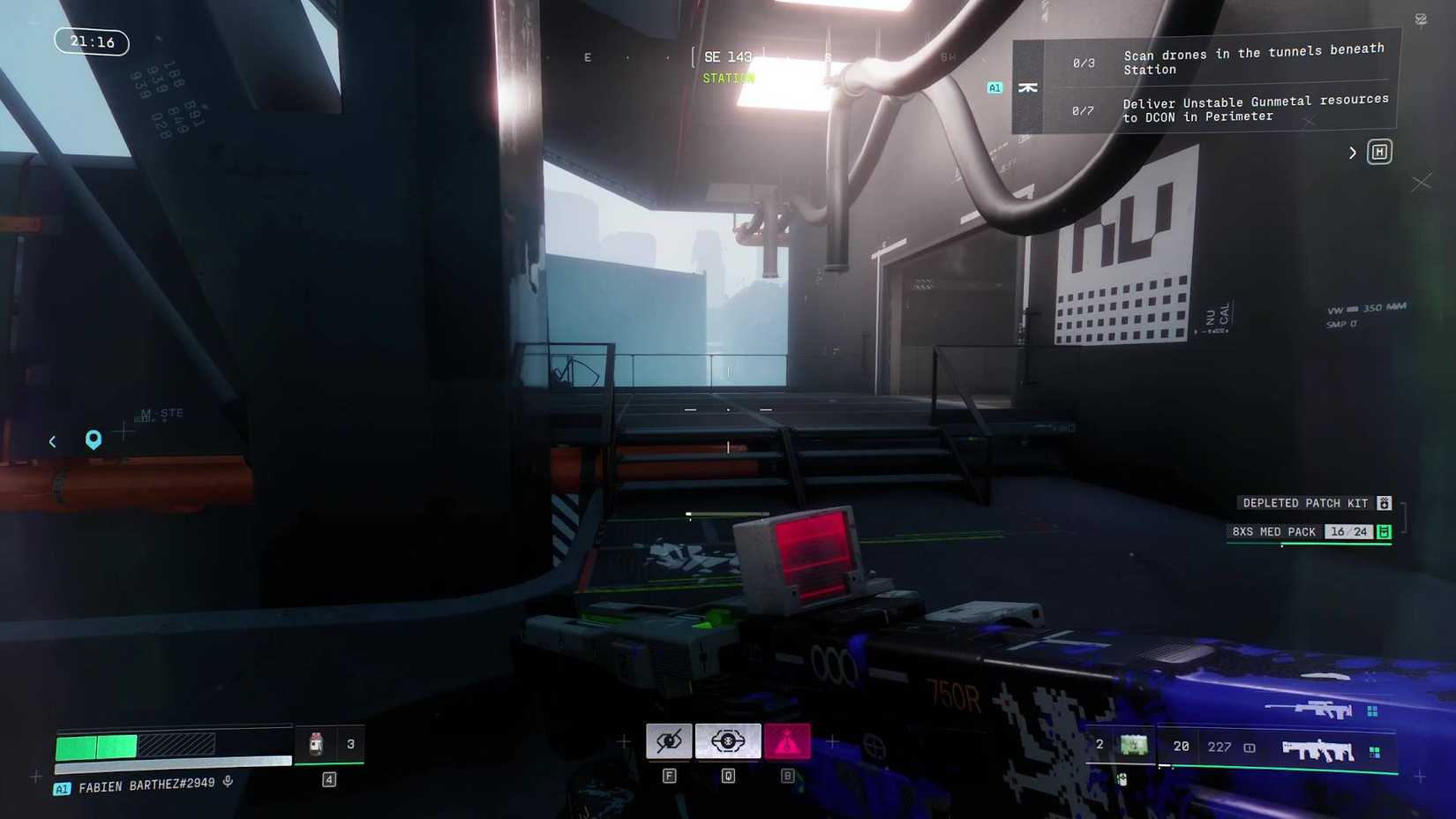Expand the objectives panel with the right chevron
Viewport: 1456px width, 819px height.
pos(1352,152)
